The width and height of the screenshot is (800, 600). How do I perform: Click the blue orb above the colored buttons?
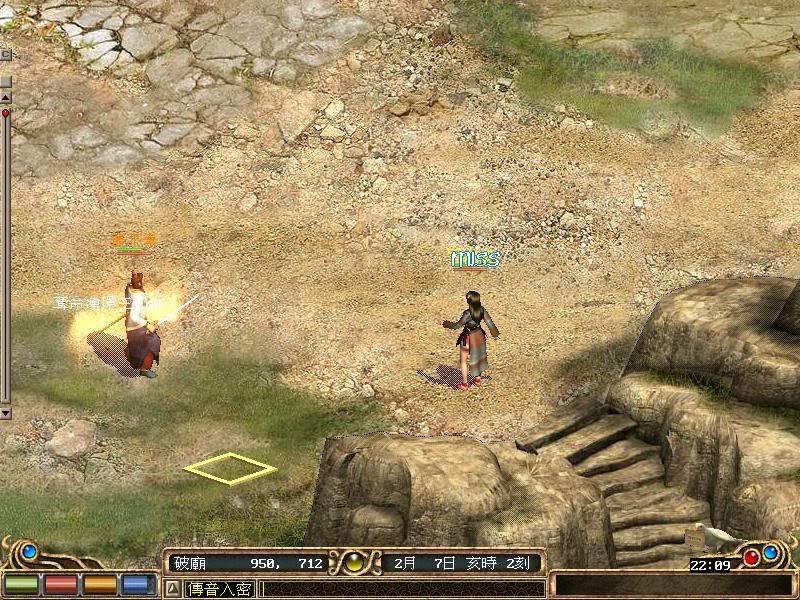(x=29, y=551)
